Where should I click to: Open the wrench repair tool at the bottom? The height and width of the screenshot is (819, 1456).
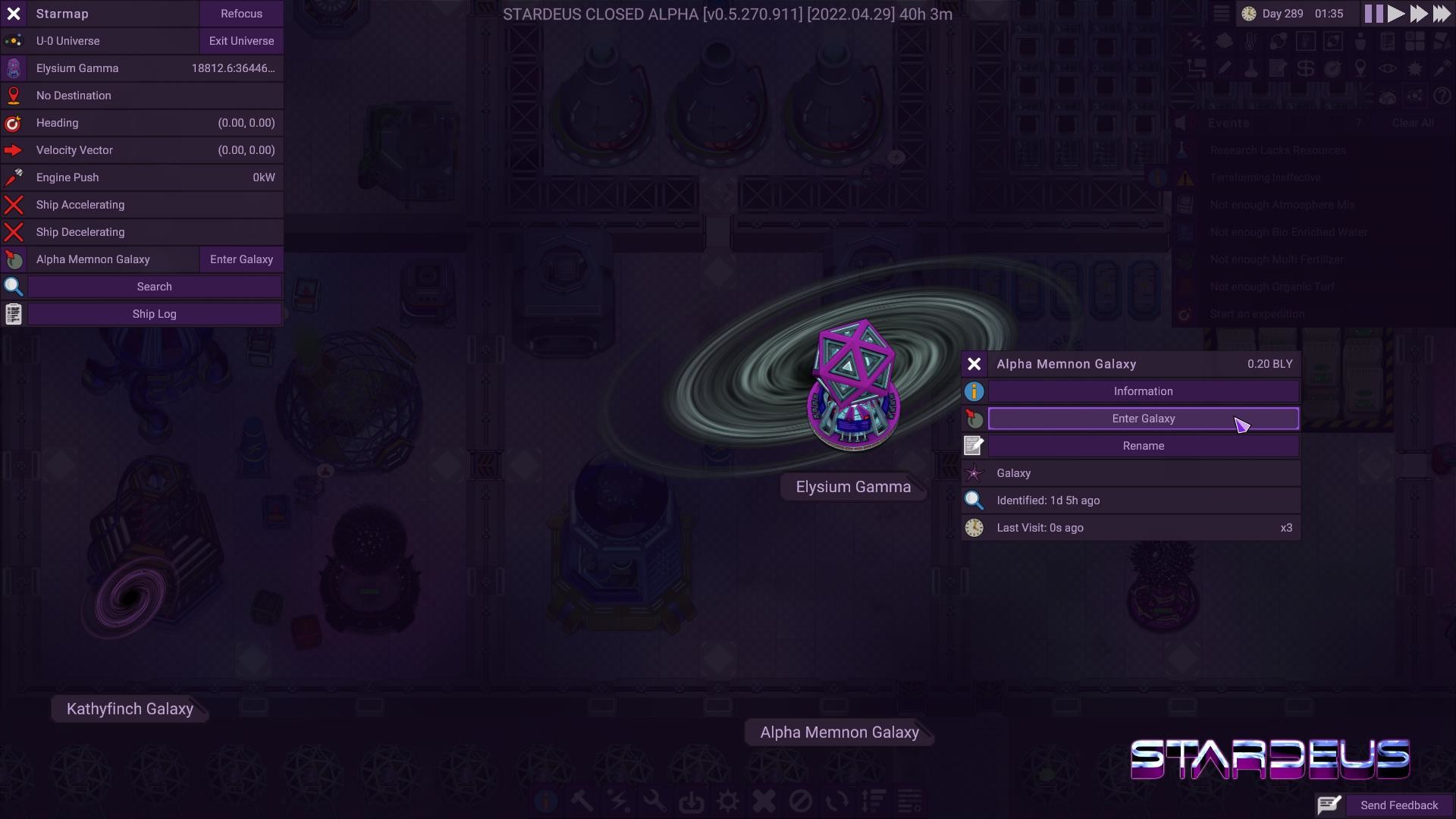tap(655, 801)
